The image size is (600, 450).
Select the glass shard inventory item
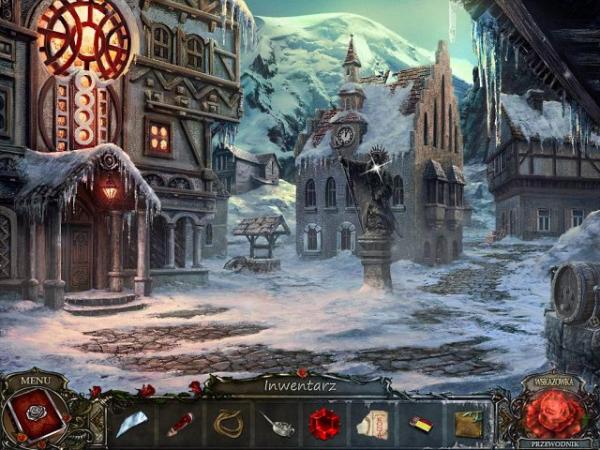click(131, 424)
